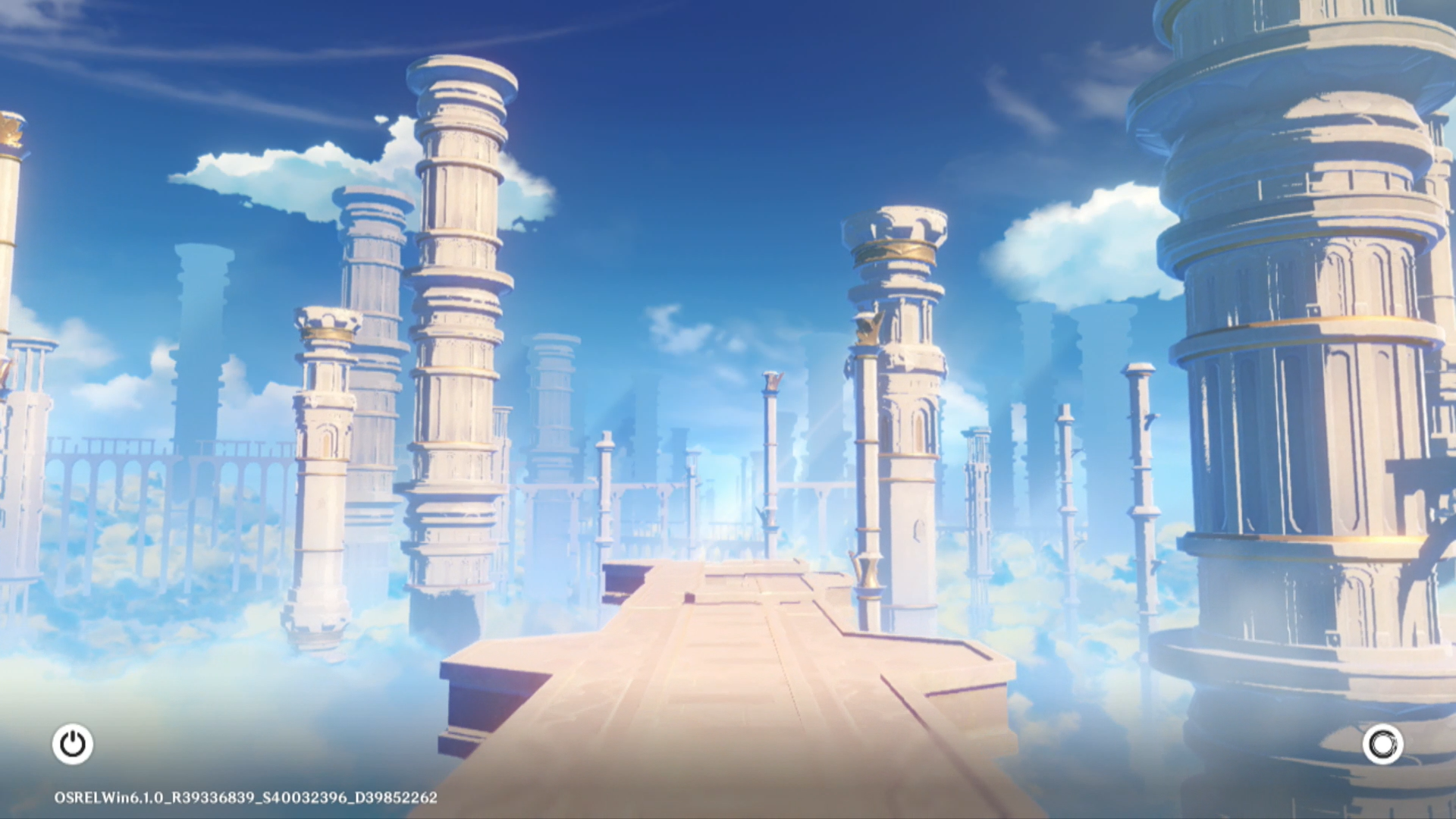Click the power/exit button icon
Viewport: 1456px width, 819px height.
[x=73, y=744]
